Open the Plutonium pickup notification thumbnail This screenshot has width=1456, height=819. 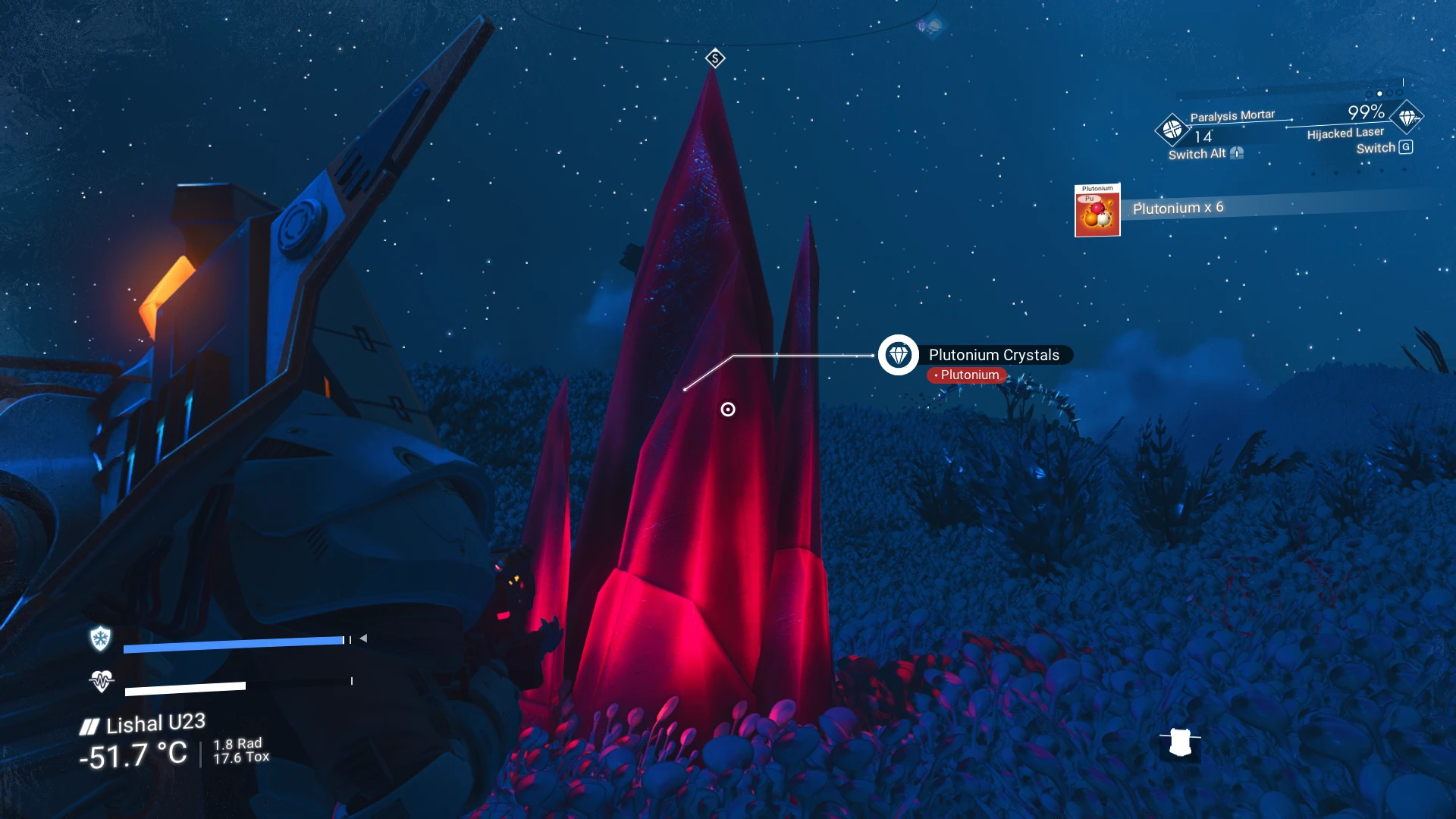(1097, 211)
